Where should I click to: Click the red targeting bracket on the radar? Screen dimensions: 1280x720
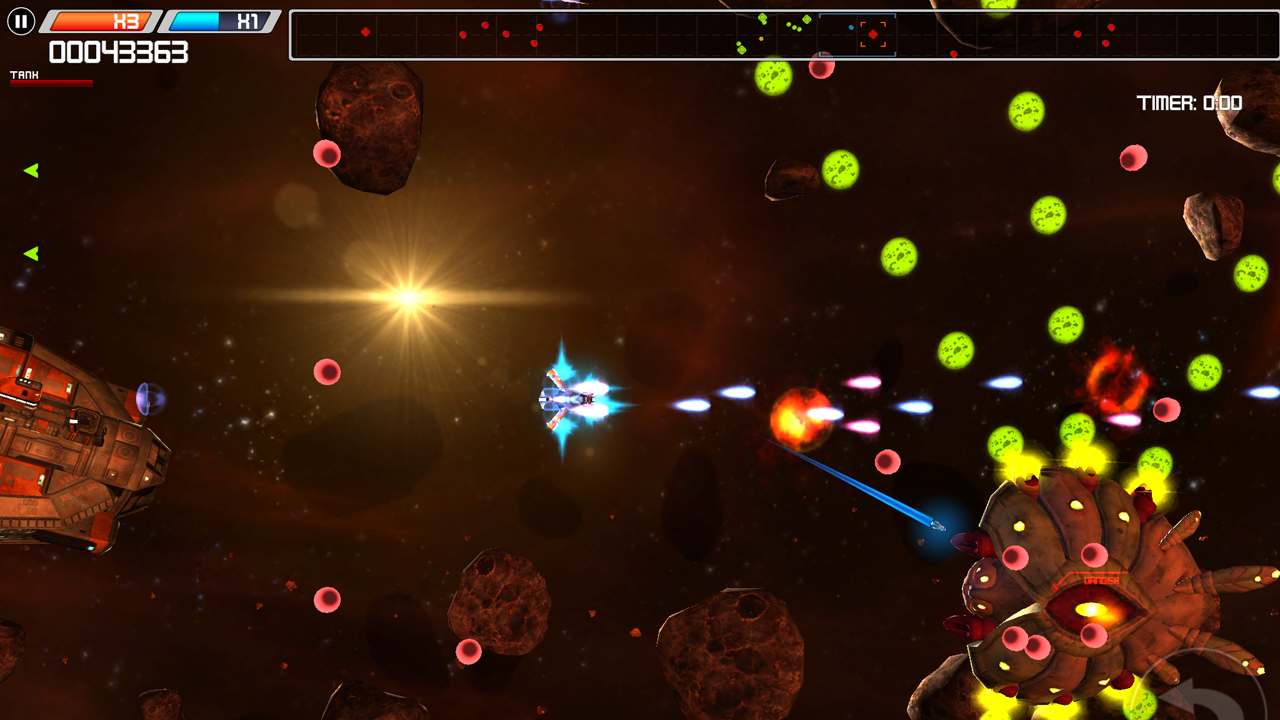[x=873, y=33]
